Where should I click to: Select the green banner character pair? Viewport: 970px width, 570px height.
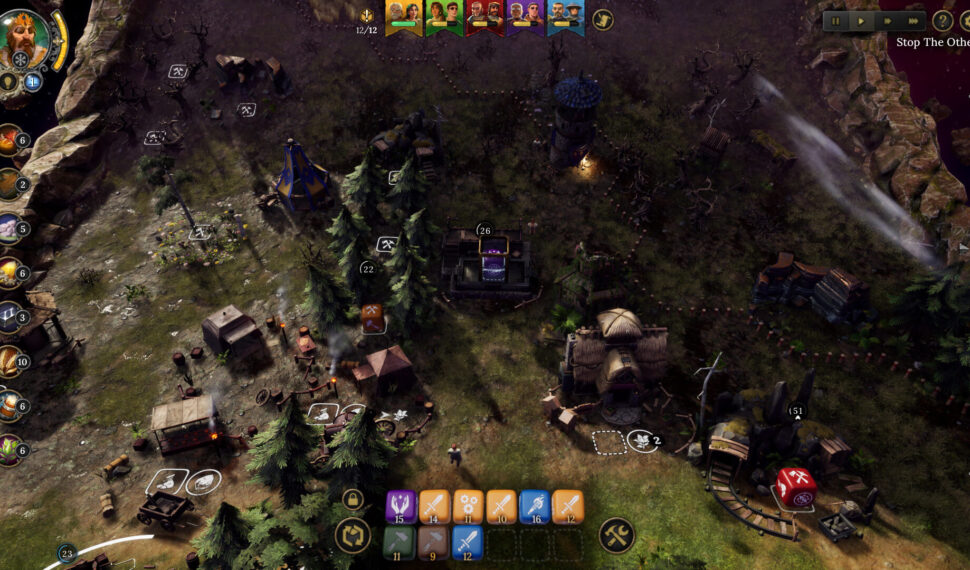pos(443,16)
